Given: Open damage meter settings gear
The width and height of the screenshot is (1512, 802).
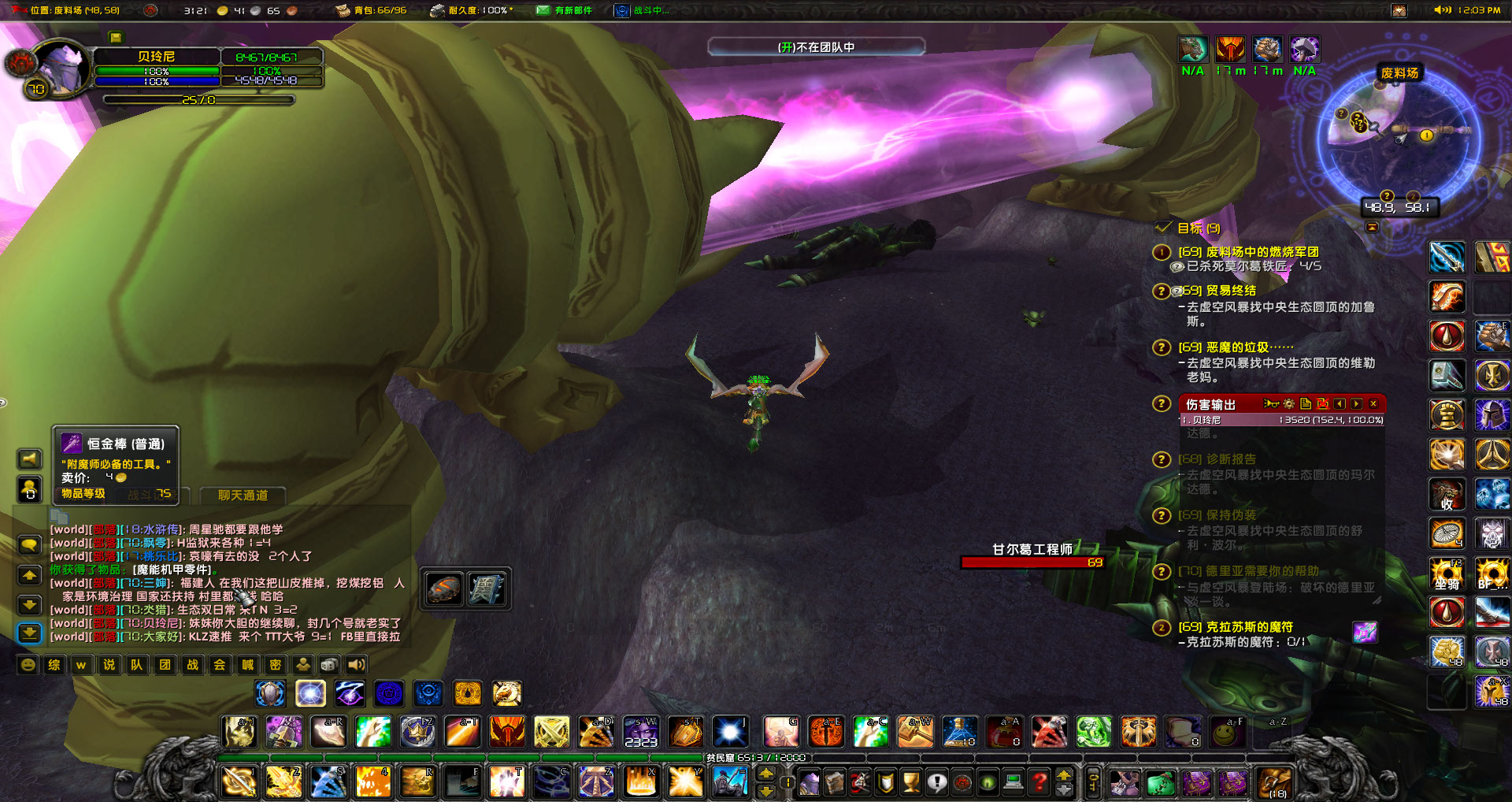Looking at the screenshot, I should (1288, 404).
